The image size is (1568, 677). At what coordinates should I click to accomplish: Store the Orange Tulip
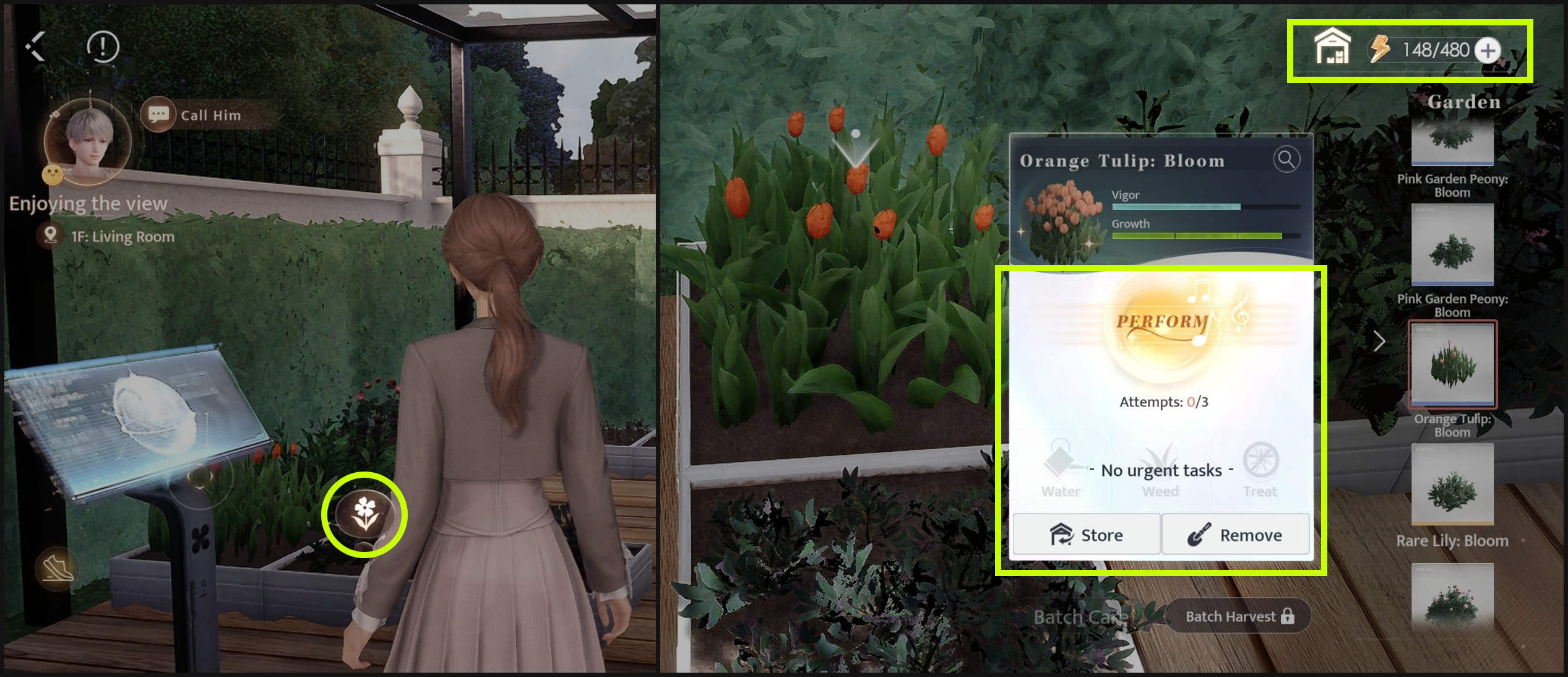[x=1087, y=535]
